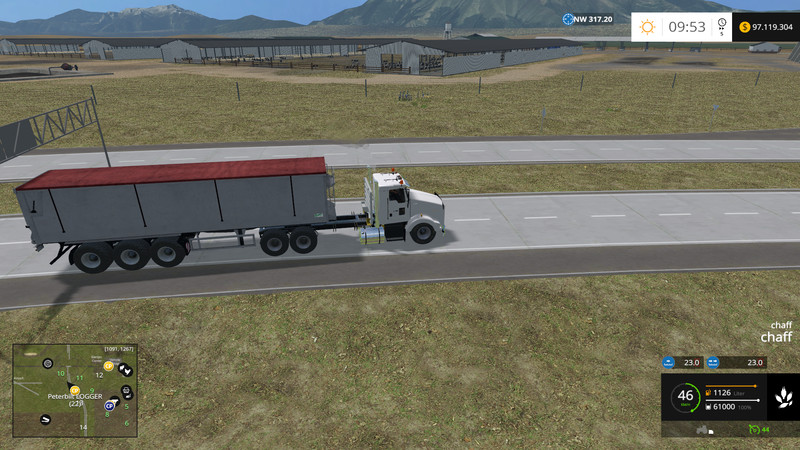Open the minimap in the corner

click(74, 390)
